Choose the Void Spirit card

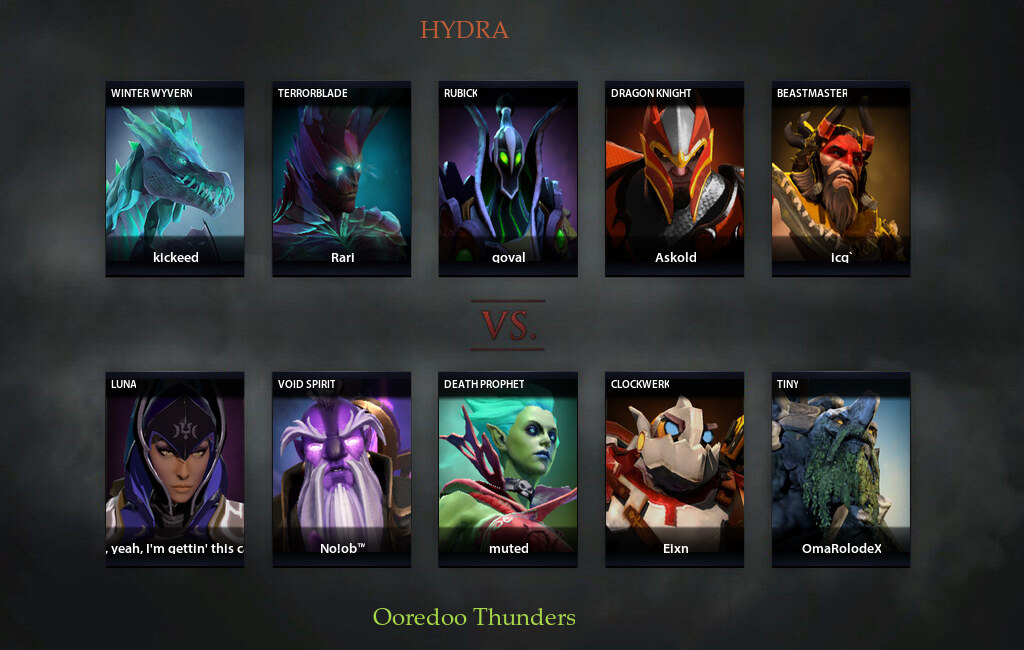(x=342, y=469)
